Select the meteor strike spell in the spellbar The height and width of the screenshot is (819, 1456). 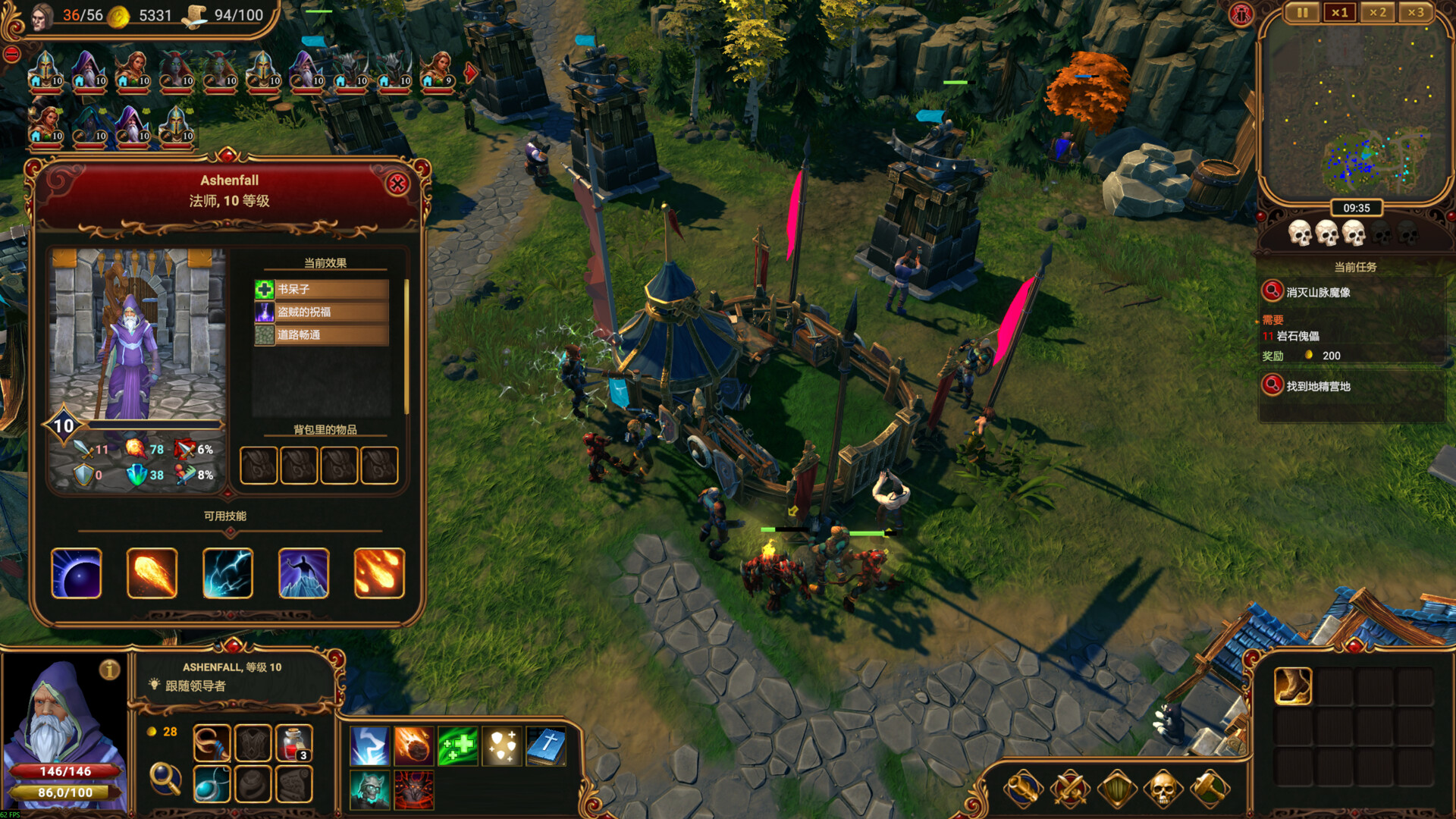coord(413,745)
